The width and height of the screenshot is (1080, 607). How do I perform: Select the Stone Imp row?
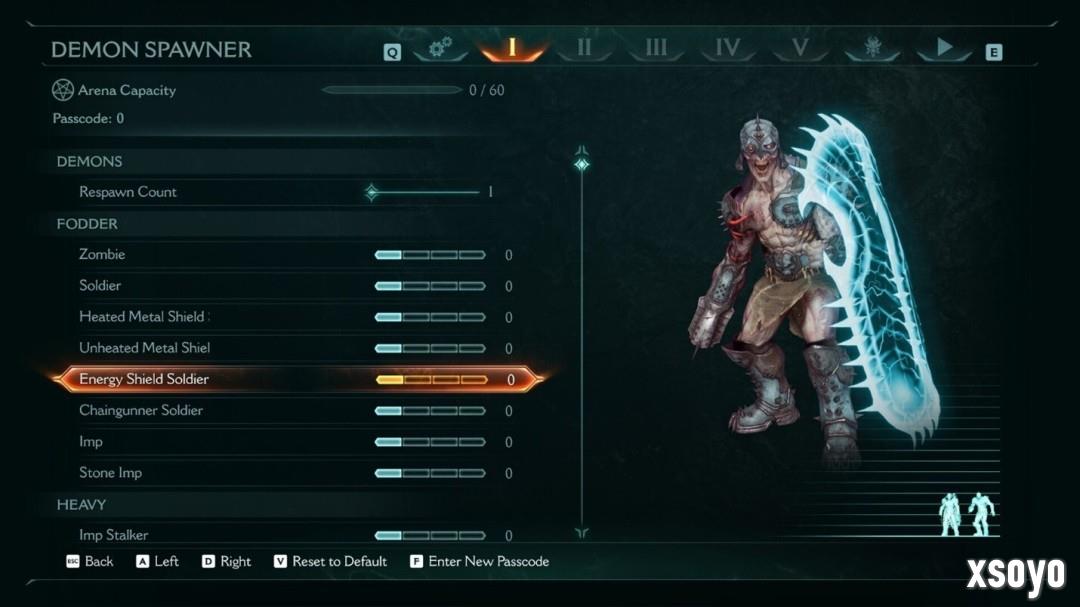(x=110, y=473)
